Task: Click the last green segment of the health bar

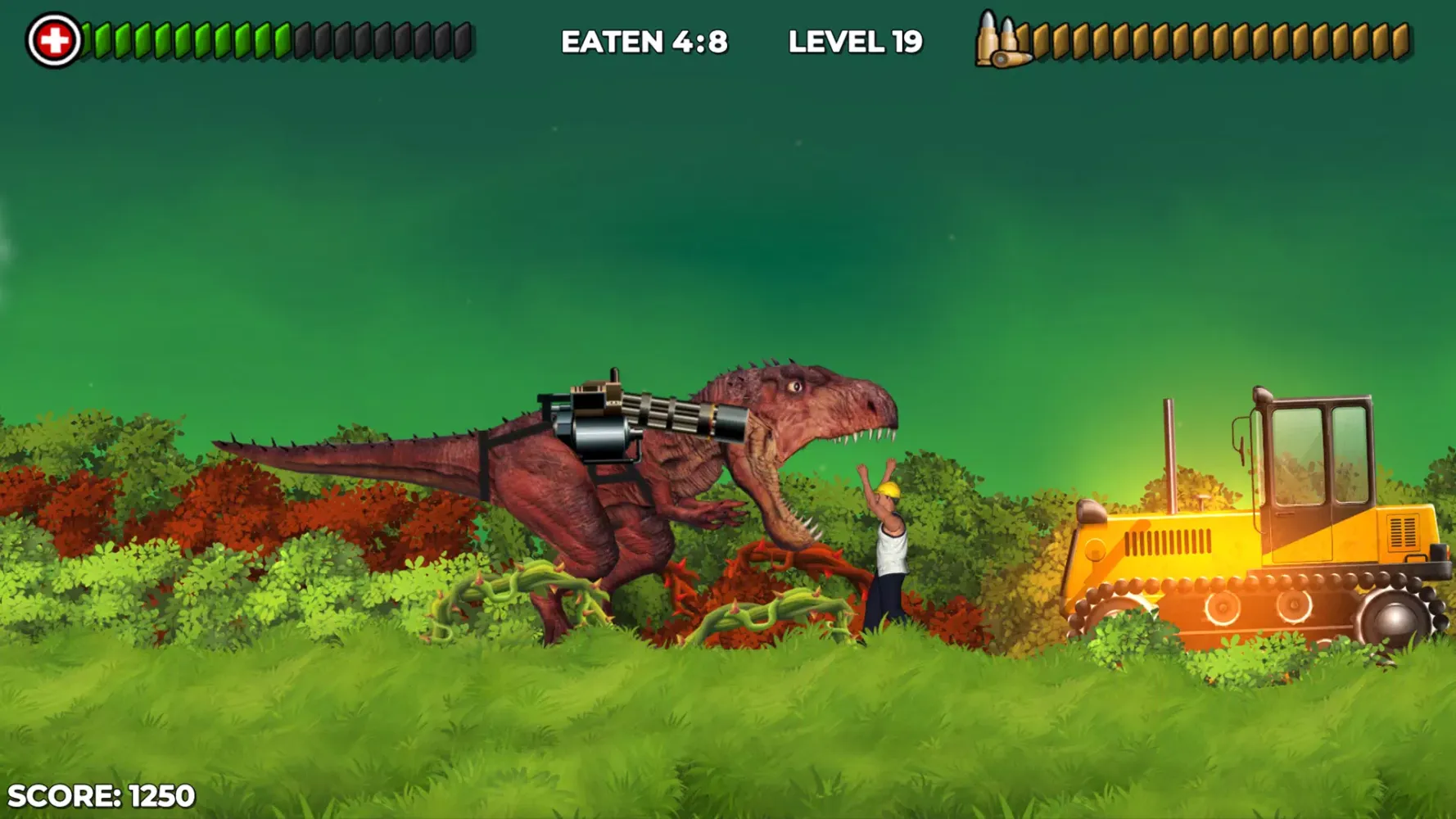Action: (x=282, y=39)
